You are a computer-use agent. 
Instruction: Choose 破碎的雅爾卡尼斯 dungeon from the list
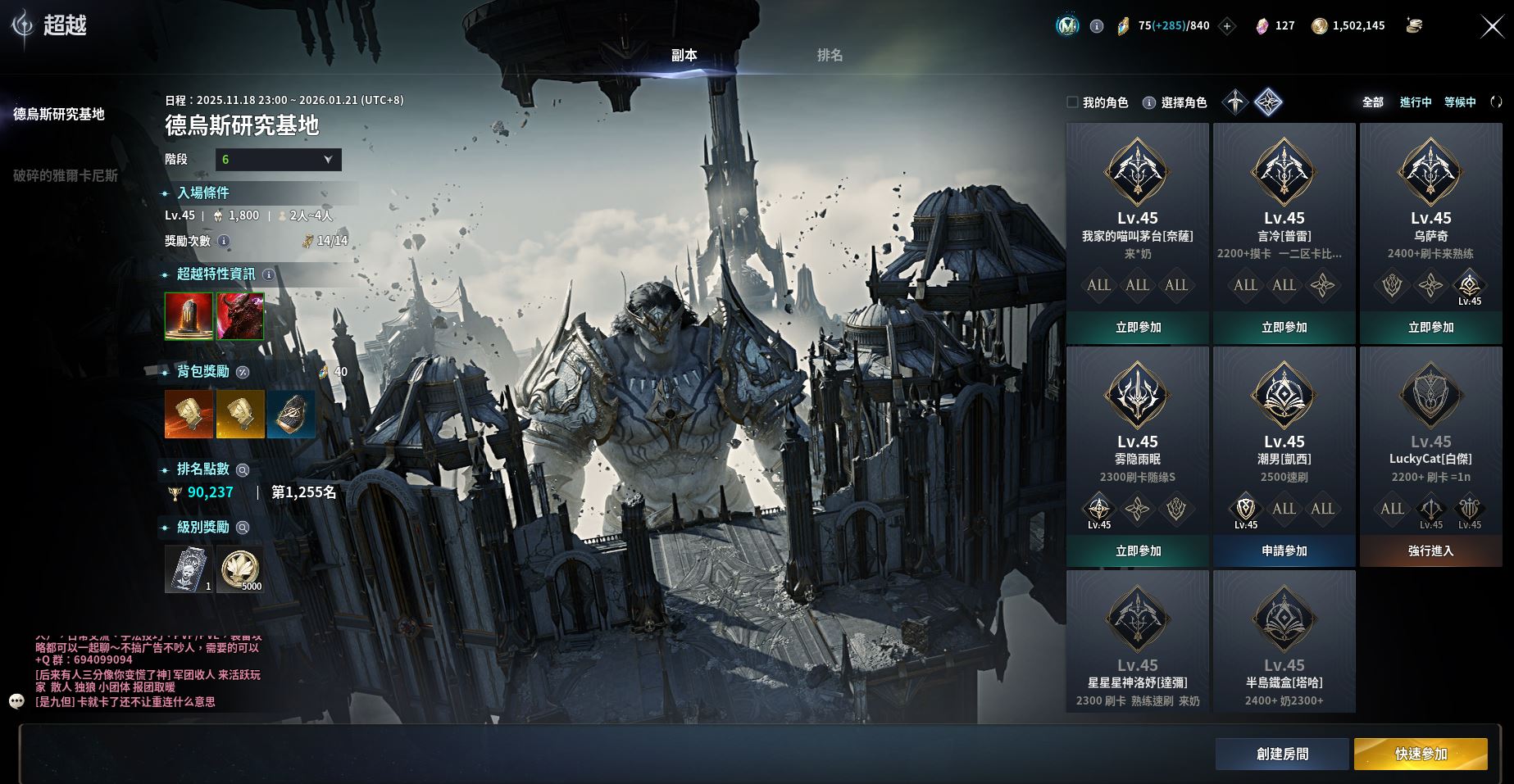point(66,175)
